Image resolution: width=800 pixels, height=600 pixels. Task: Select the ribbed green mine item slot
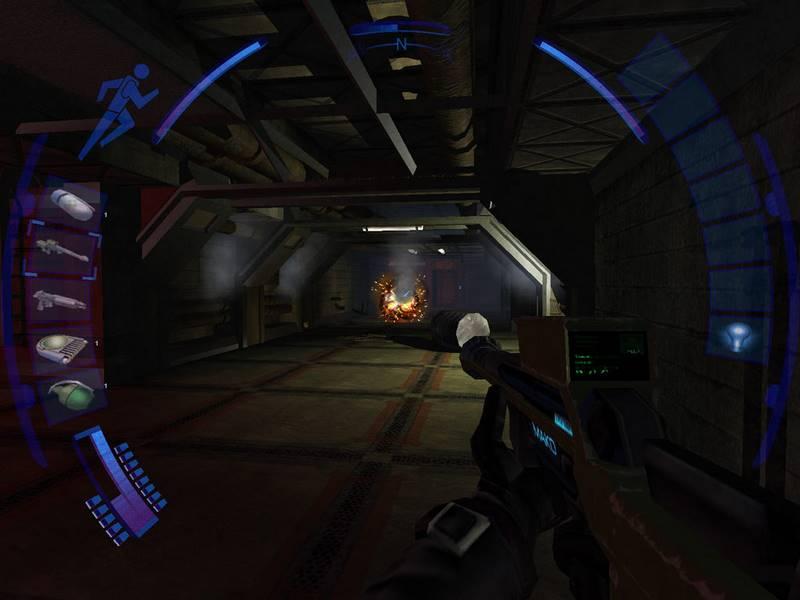pyautogui.click(x=62, y=347)
